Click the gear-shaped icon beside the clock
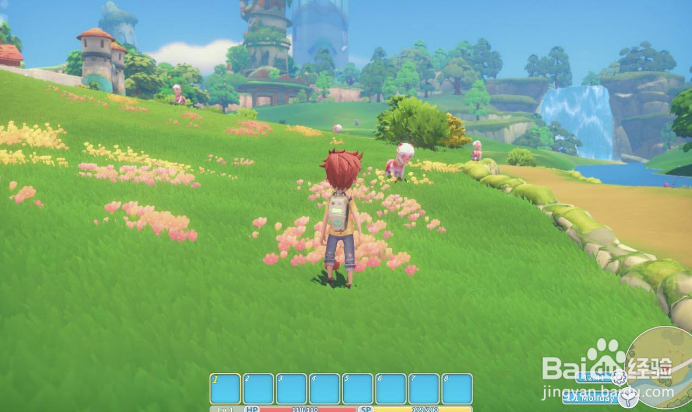 620,377
